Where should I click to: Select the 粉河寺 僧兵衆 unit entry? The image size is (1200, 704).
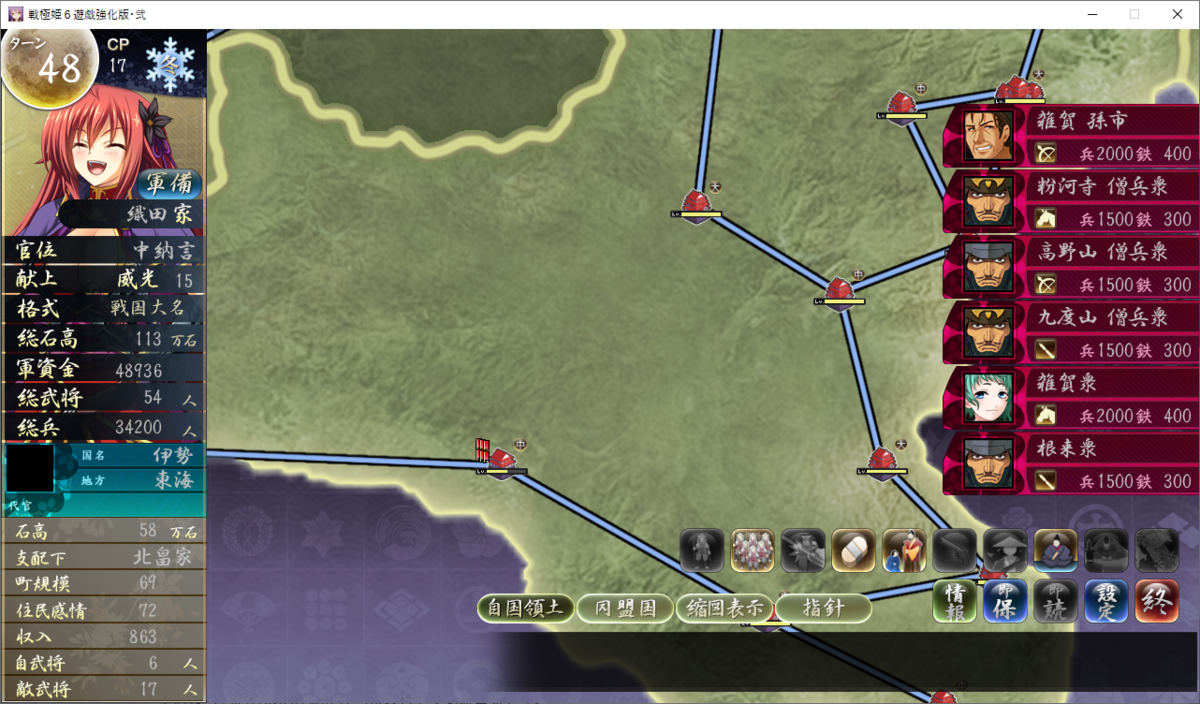coord(1070,202)
